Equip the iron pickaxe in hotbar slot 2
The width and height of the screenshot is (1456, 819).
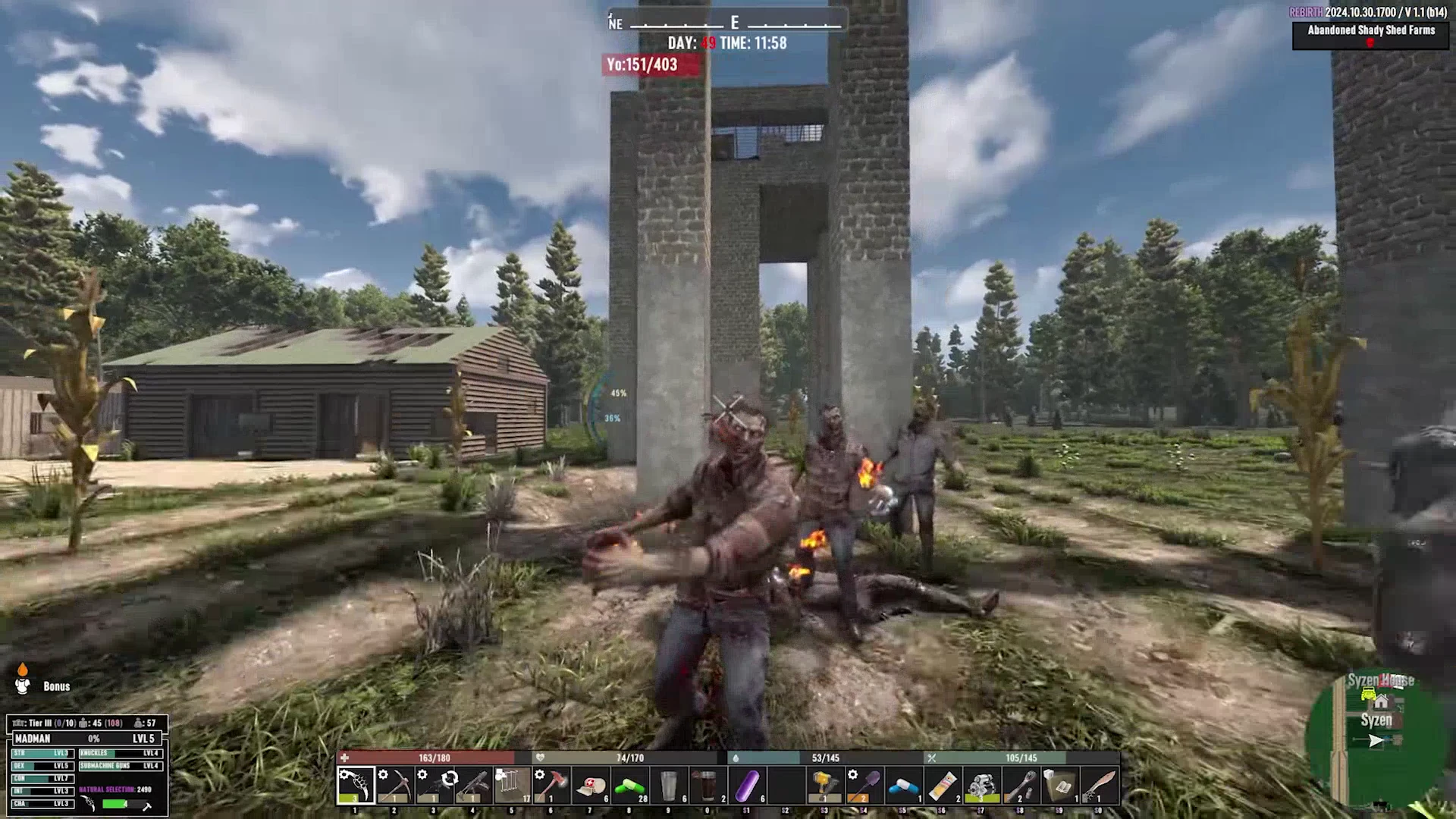click(394, 783)
